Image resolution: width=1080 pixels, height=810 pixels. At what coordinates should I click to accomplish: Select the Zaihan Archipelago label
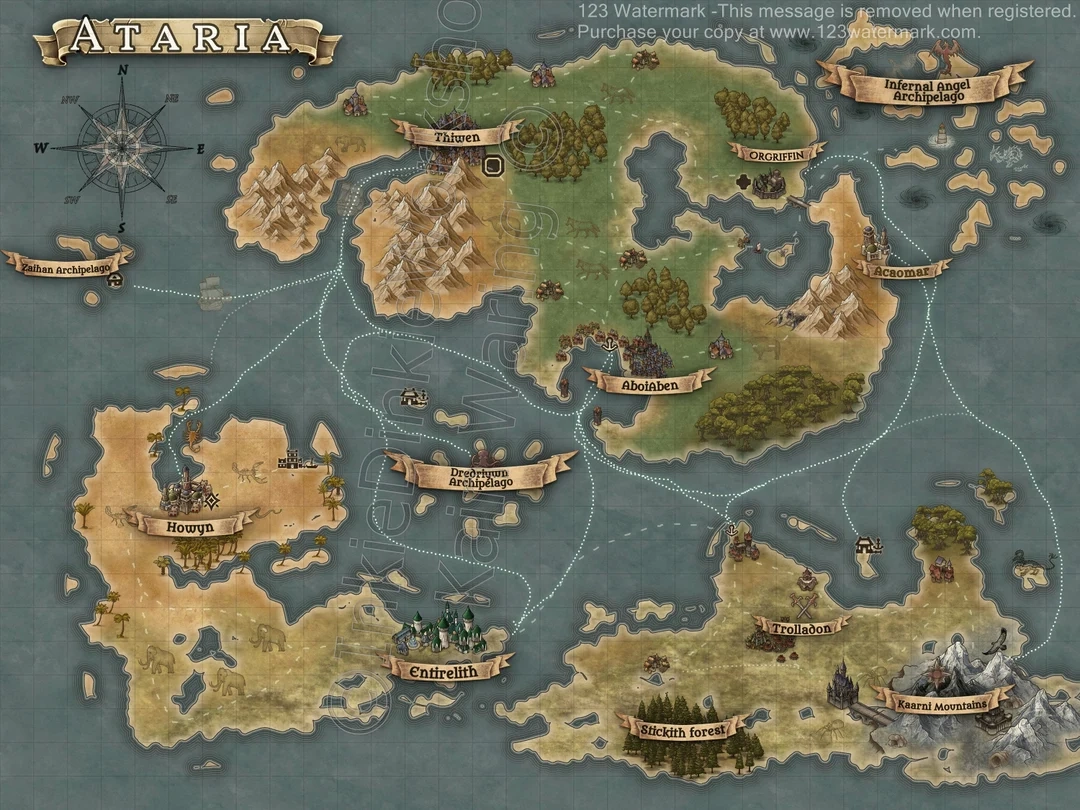[x=65, y=267]
